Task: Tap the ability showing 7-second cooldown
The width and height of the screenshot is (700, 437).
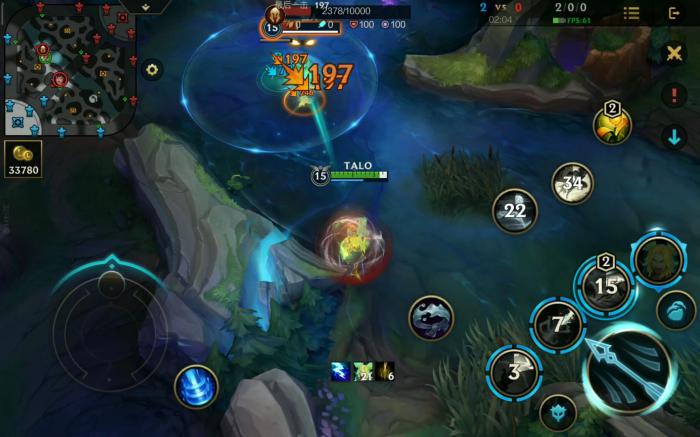Action: click(557, 324)
